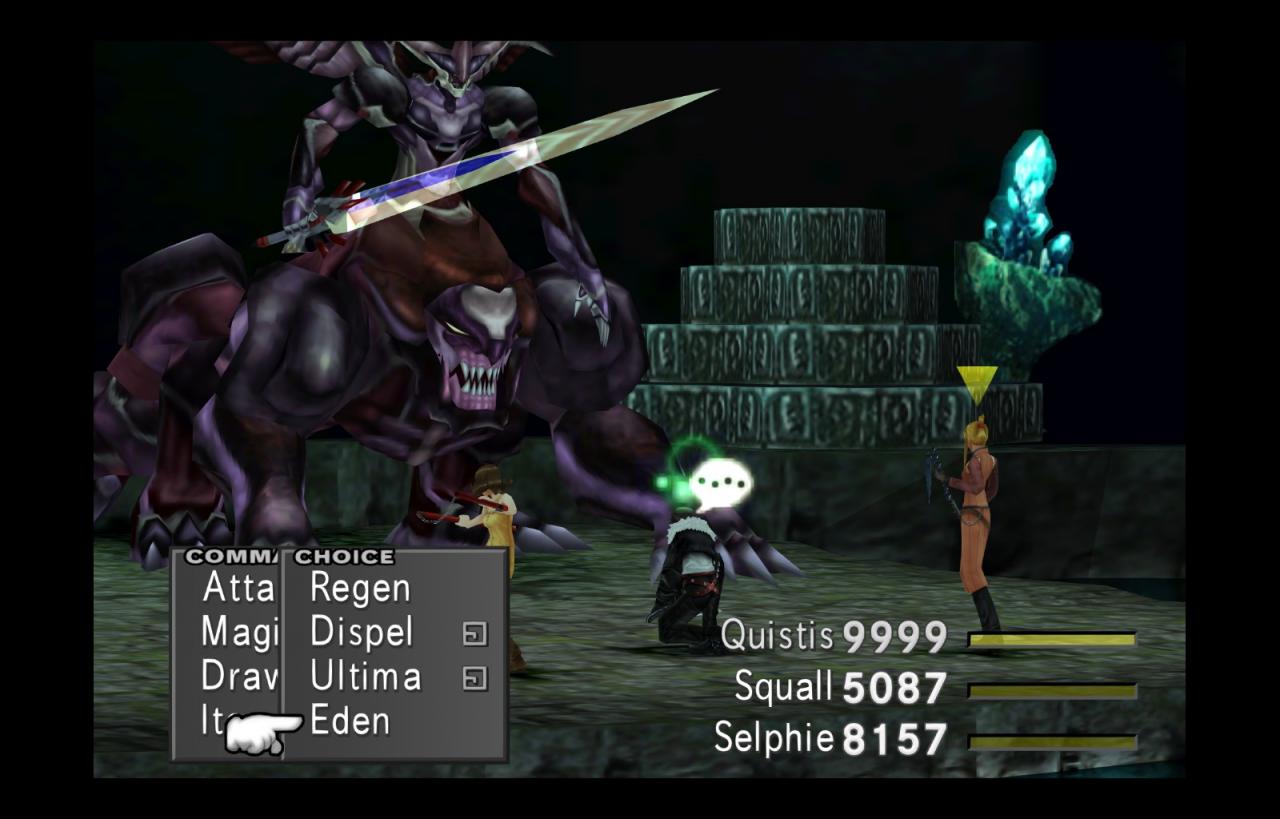1280x819 pixels.
Task: Choose Squall in the party list
Action: point(784,687)
